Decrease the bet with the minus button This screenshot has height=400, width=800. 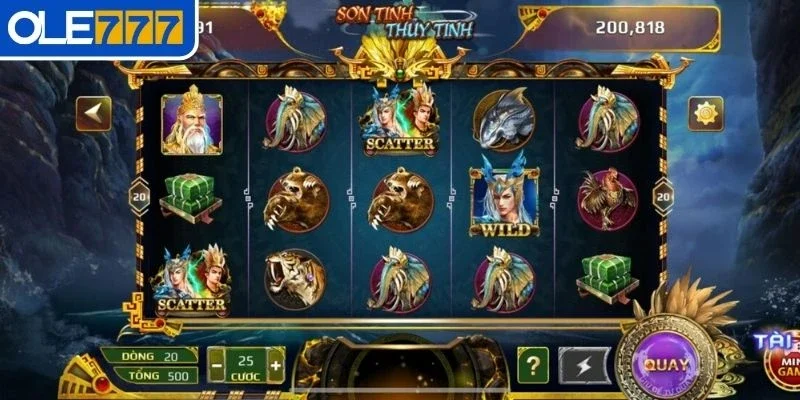pos(217,364)
